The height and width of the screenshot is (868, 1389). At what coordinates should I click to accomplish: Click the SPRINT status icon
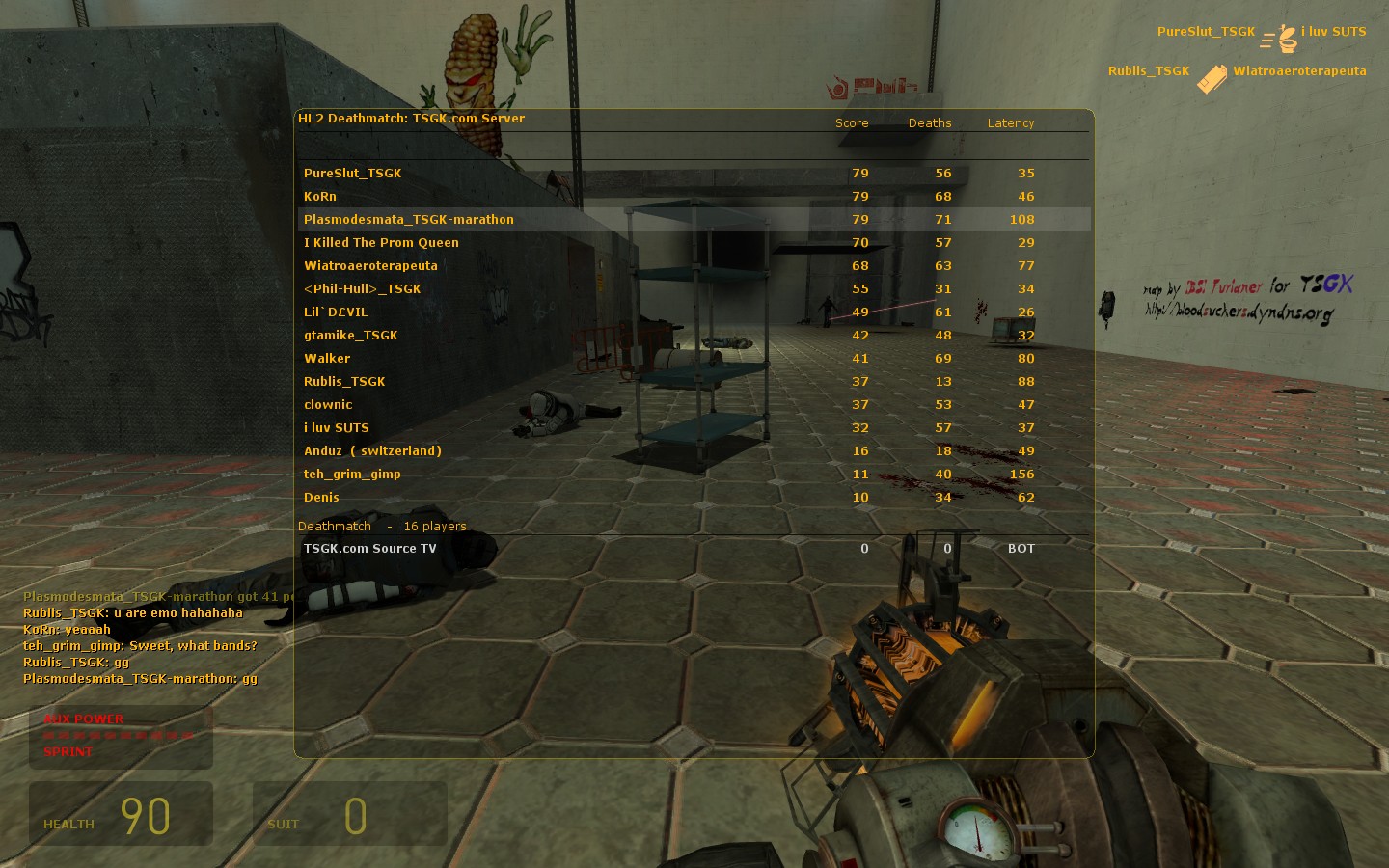coord(68,752)
